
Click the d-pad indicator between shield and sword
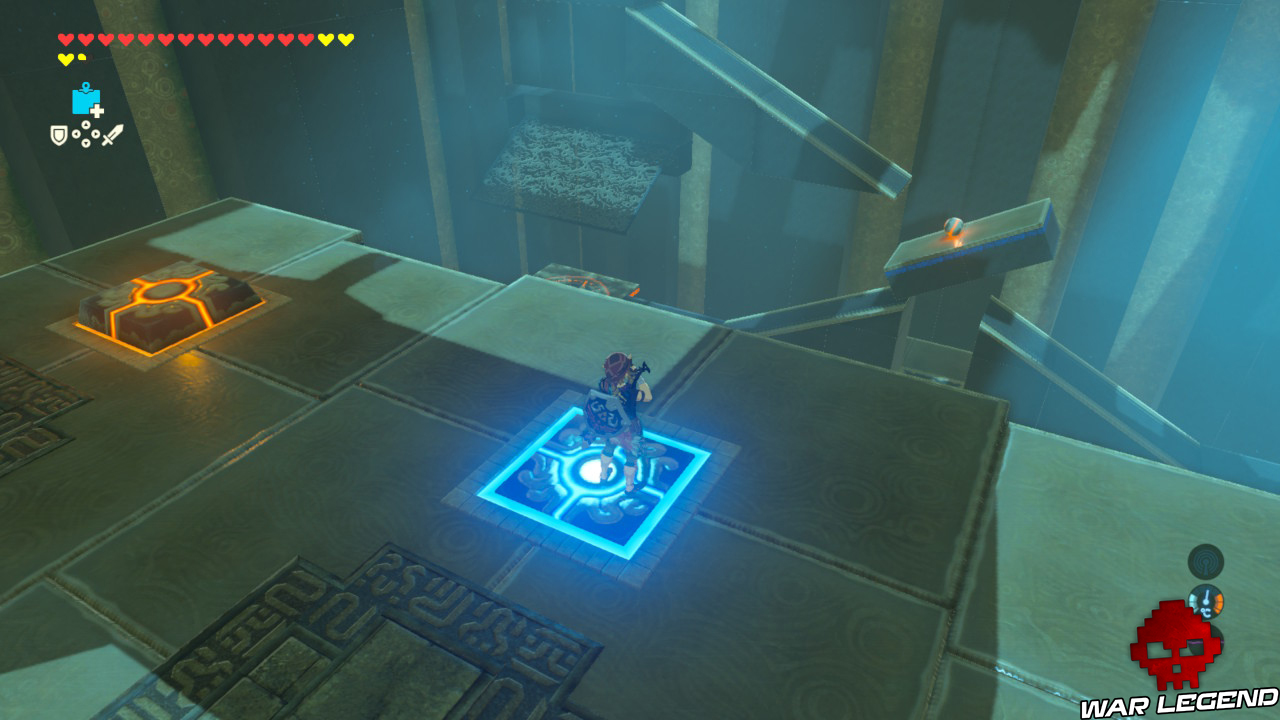[86, 134]
